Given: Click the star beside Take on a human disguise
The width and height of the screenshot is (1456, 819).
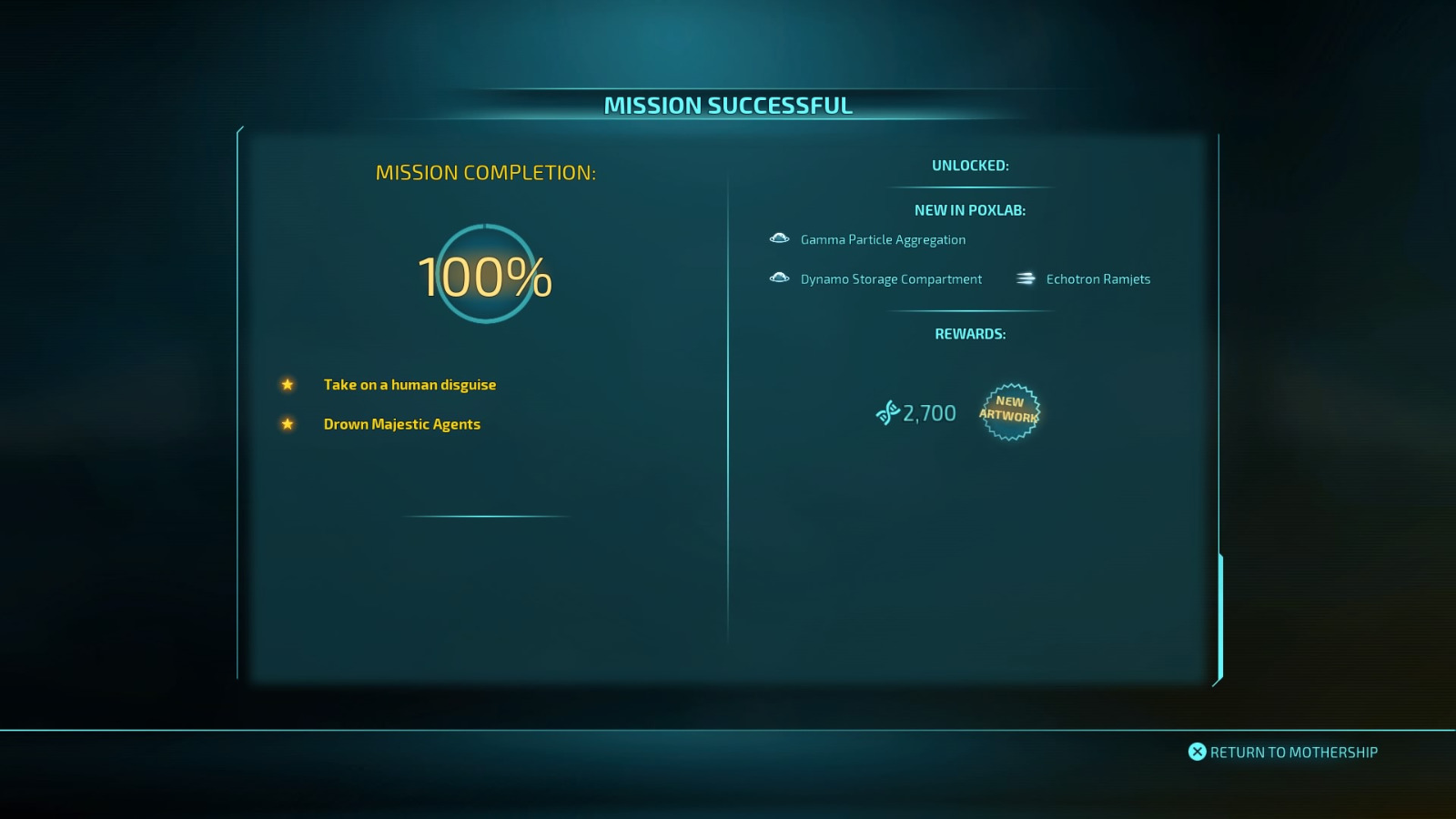Looking at the screenshot, I should point(287,385).
